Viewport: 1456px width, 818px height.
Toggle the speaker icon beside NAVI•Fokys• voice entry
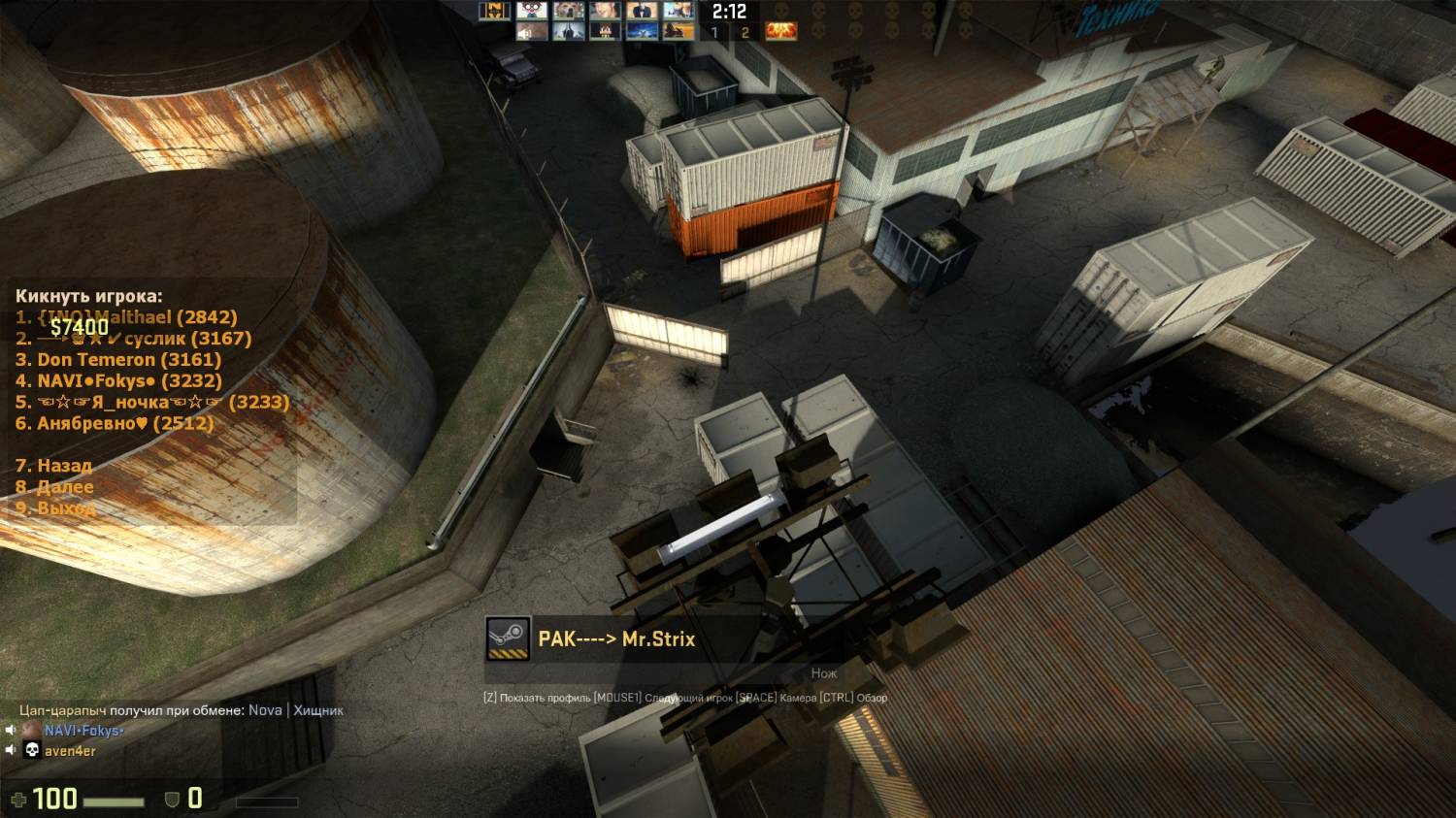(11, 731)
